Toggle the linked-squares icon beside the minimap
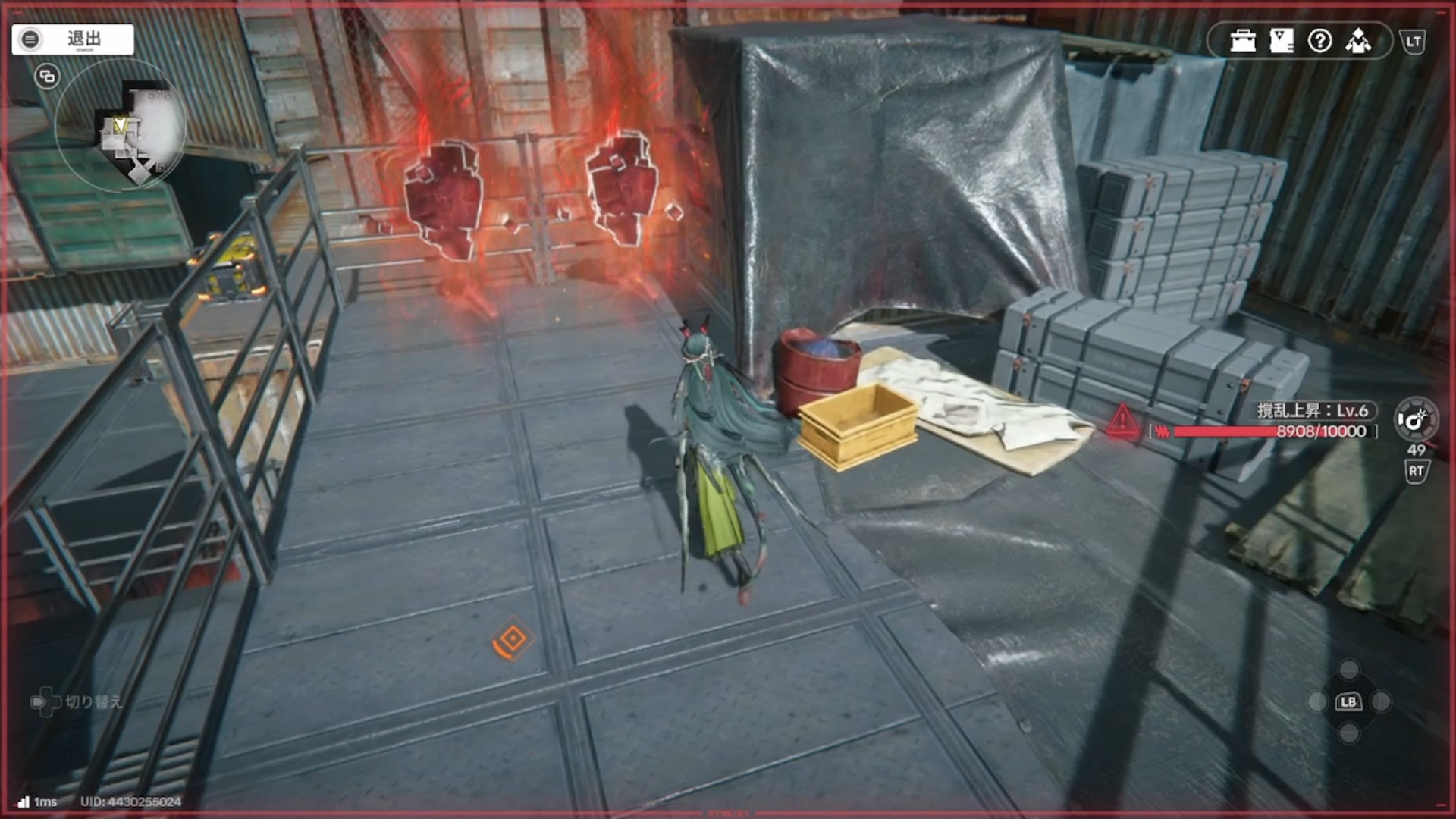The width and height of the screenshot is (1456, 819). pyautogui.click(x=47, y=77)
